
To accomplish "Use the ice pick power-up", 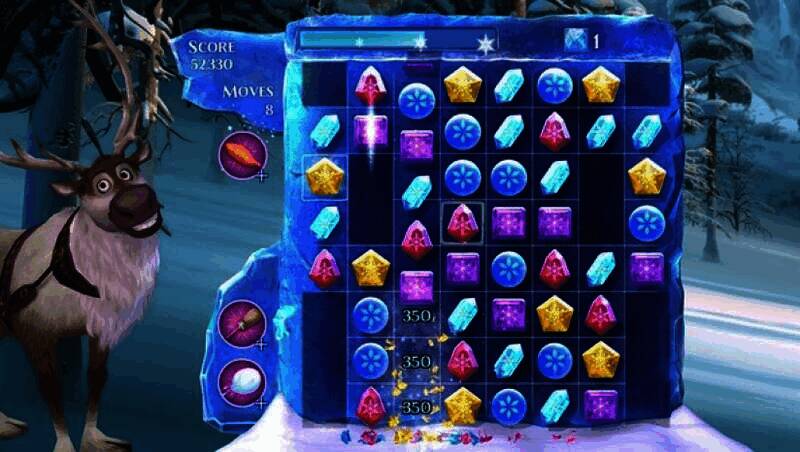I will click(242, 323).
